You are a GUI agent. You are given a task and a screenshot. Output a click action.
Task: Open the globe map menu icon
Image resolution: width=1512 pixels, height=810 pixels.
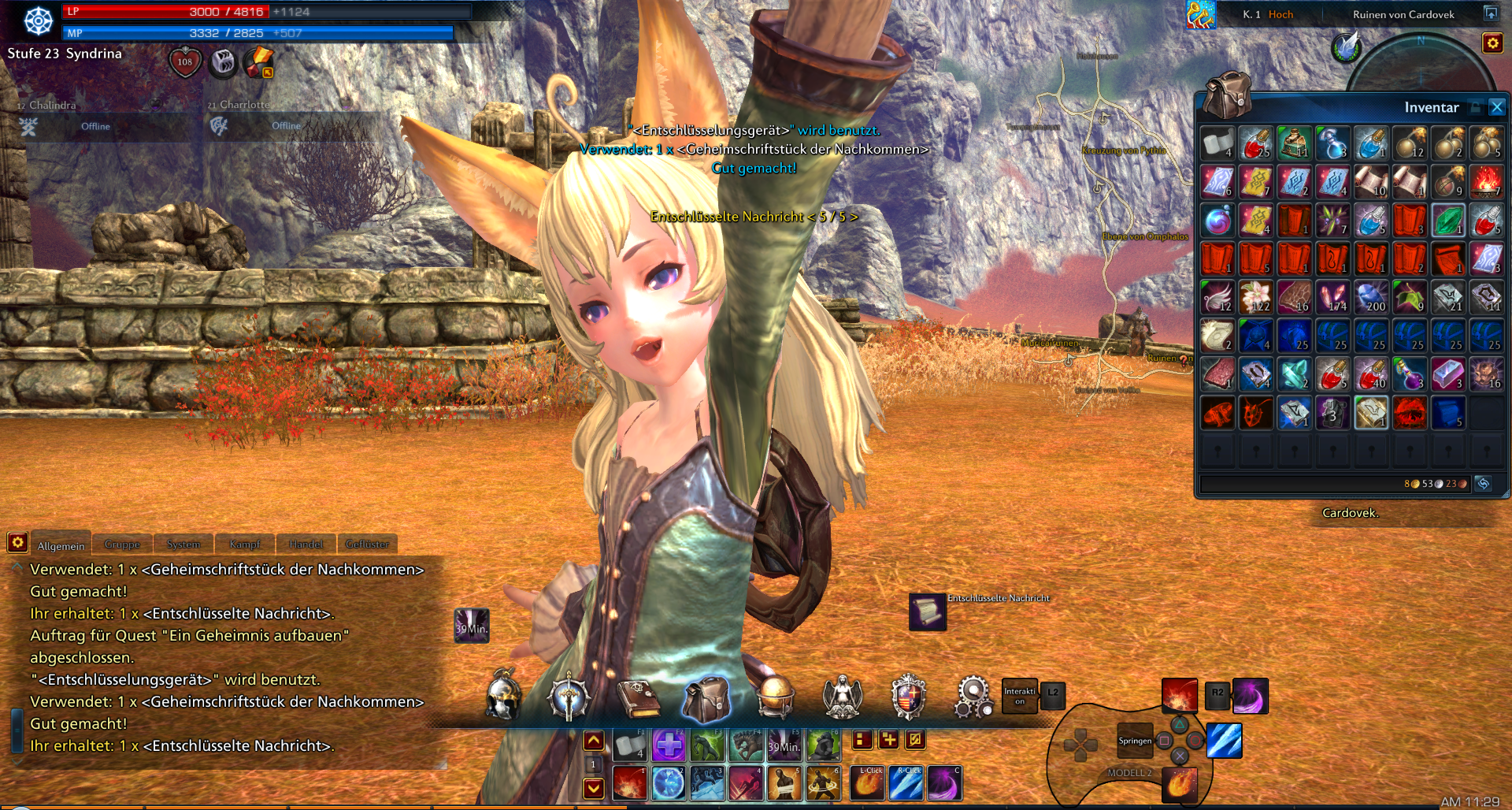[775, 697]
